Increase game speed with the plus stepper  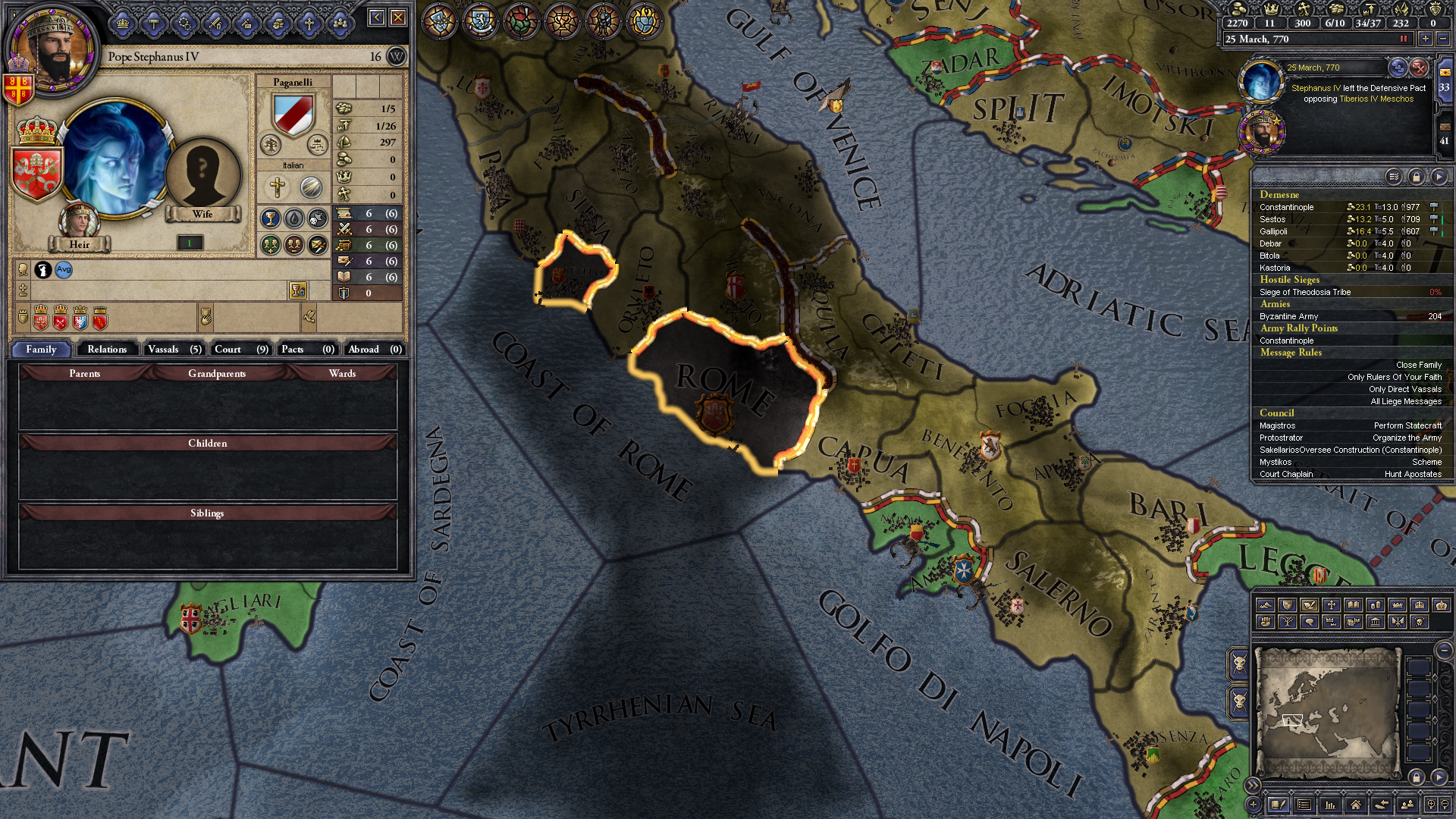point(1426,39)
